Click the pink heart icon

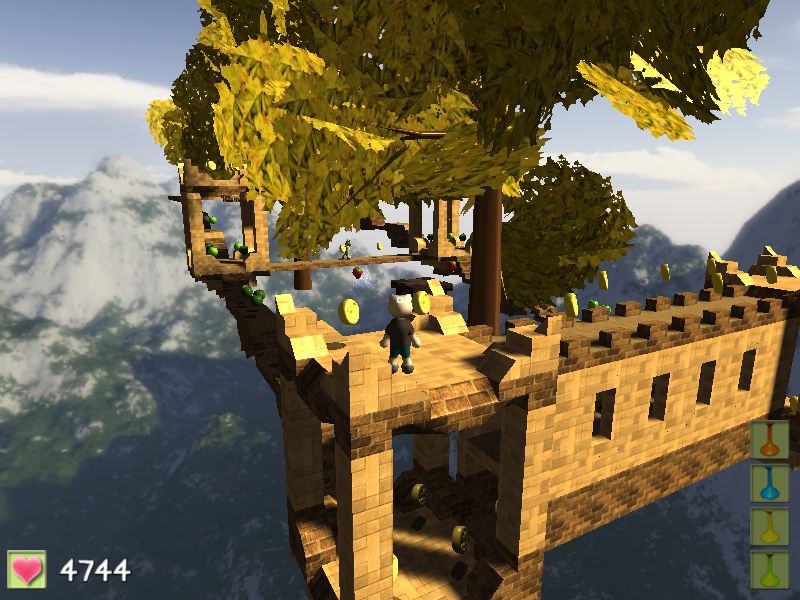pos(27,570)
